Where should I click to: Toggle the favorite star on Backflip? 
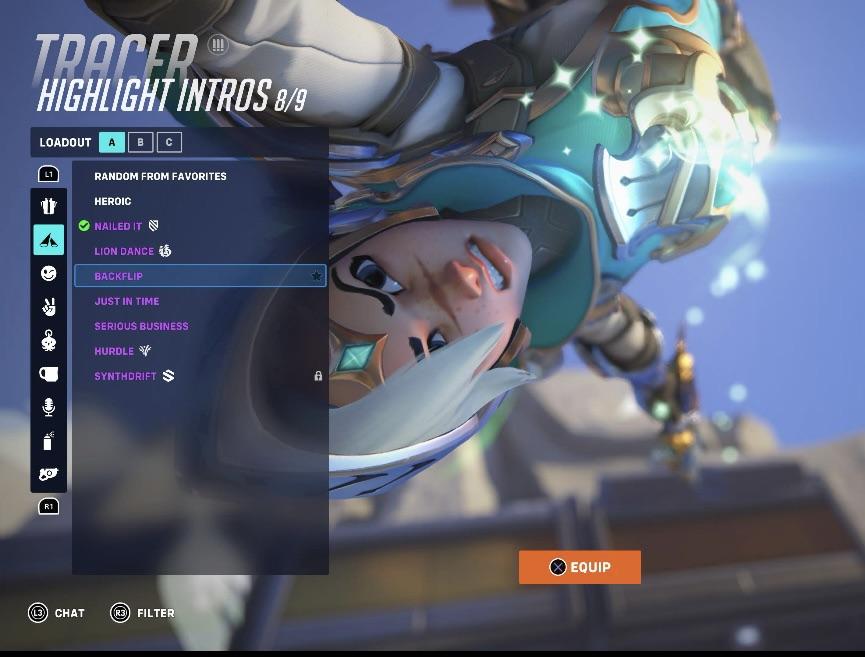317,276
